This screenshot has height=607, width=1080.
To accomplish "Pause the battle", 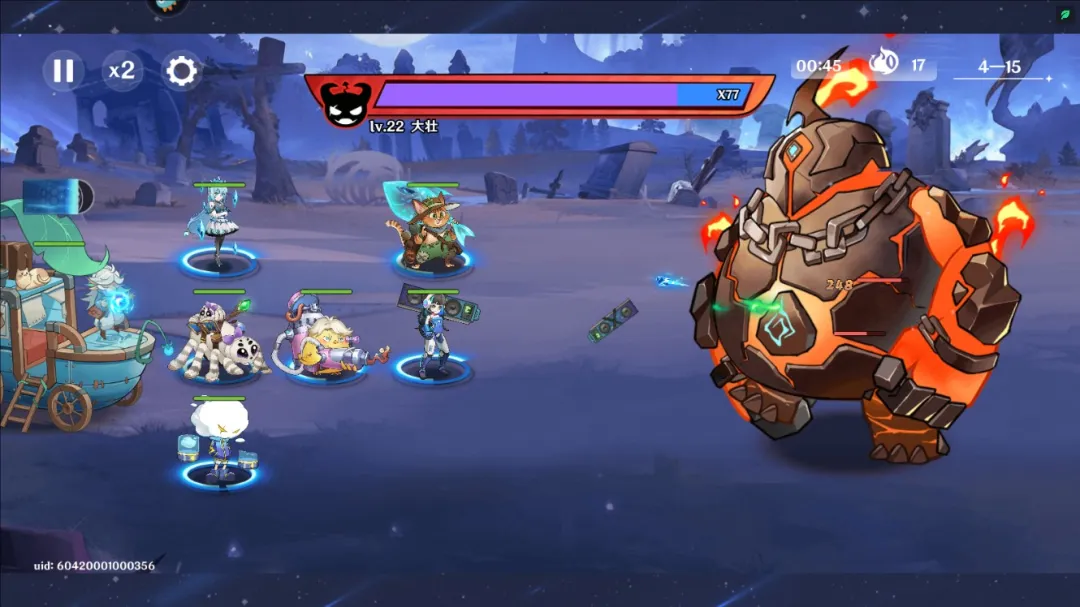I will pos(63,70).
